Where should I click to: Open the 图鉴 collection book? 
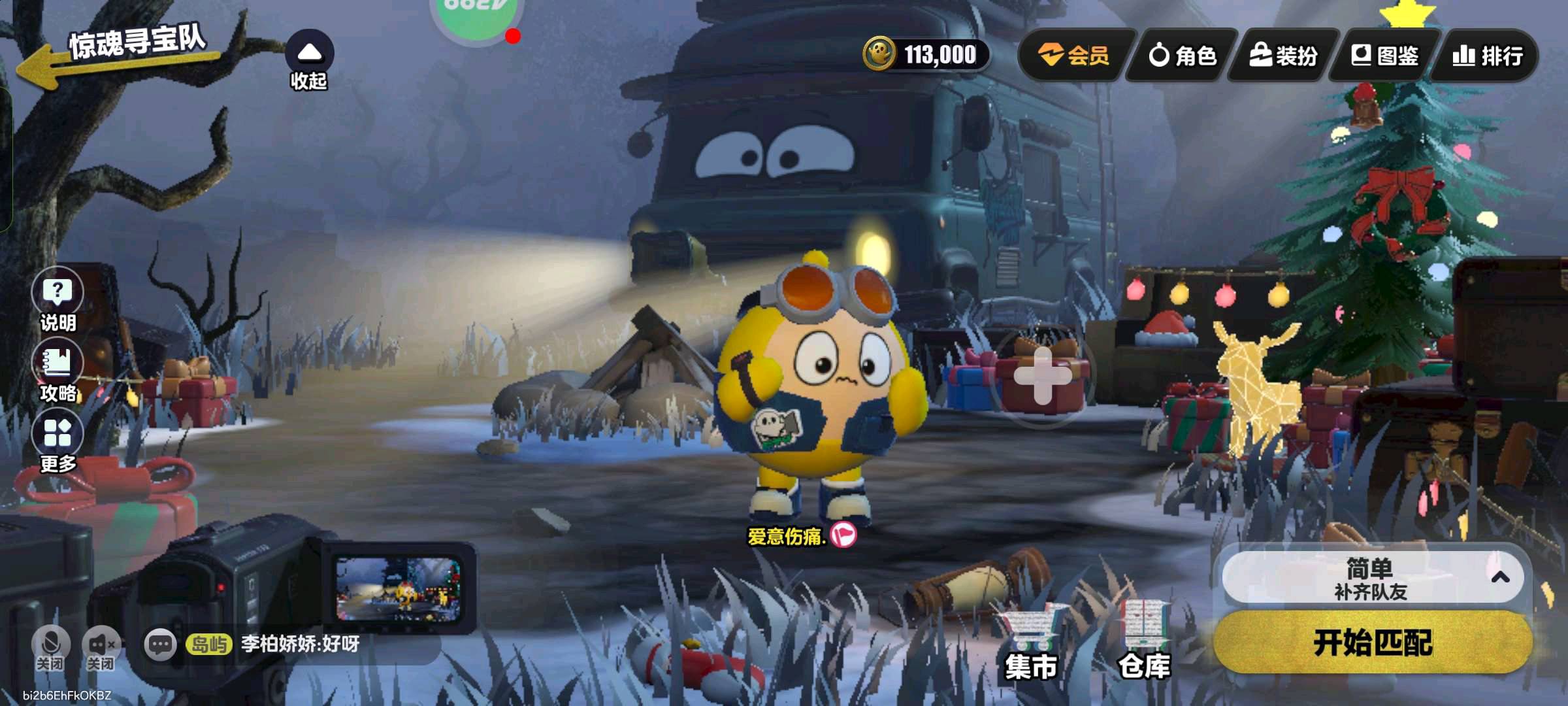click(1385, 56)
